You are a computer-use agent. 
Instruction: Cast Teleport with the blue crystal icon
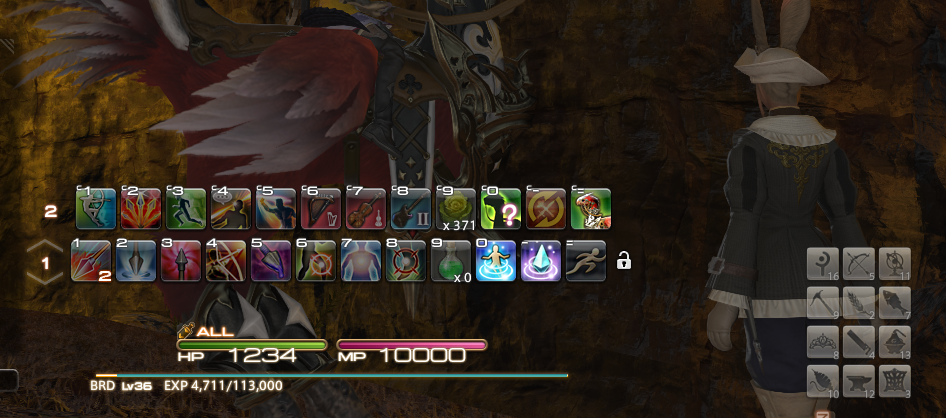click(x=542, y=261)
